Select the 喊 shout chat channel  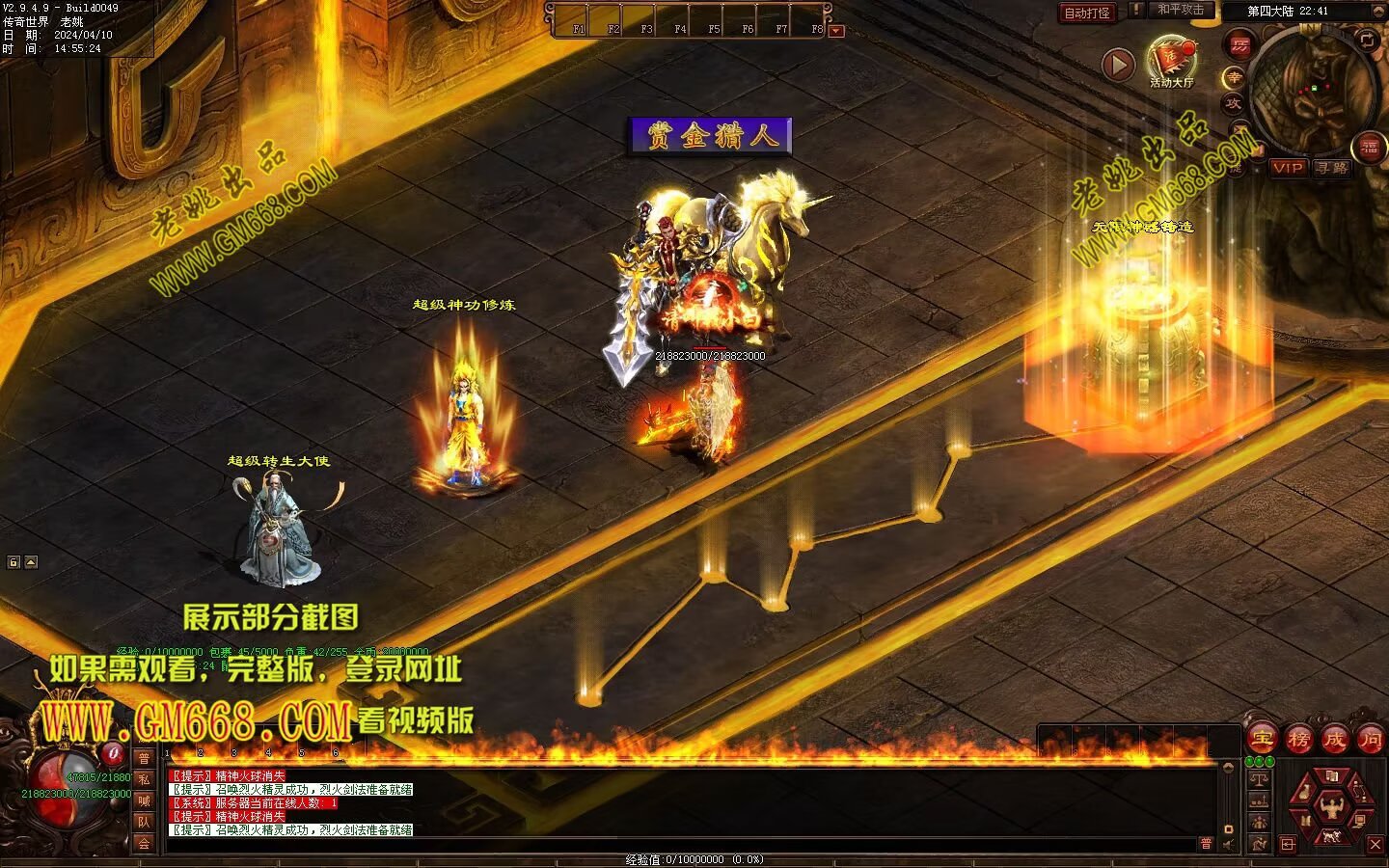144,800
